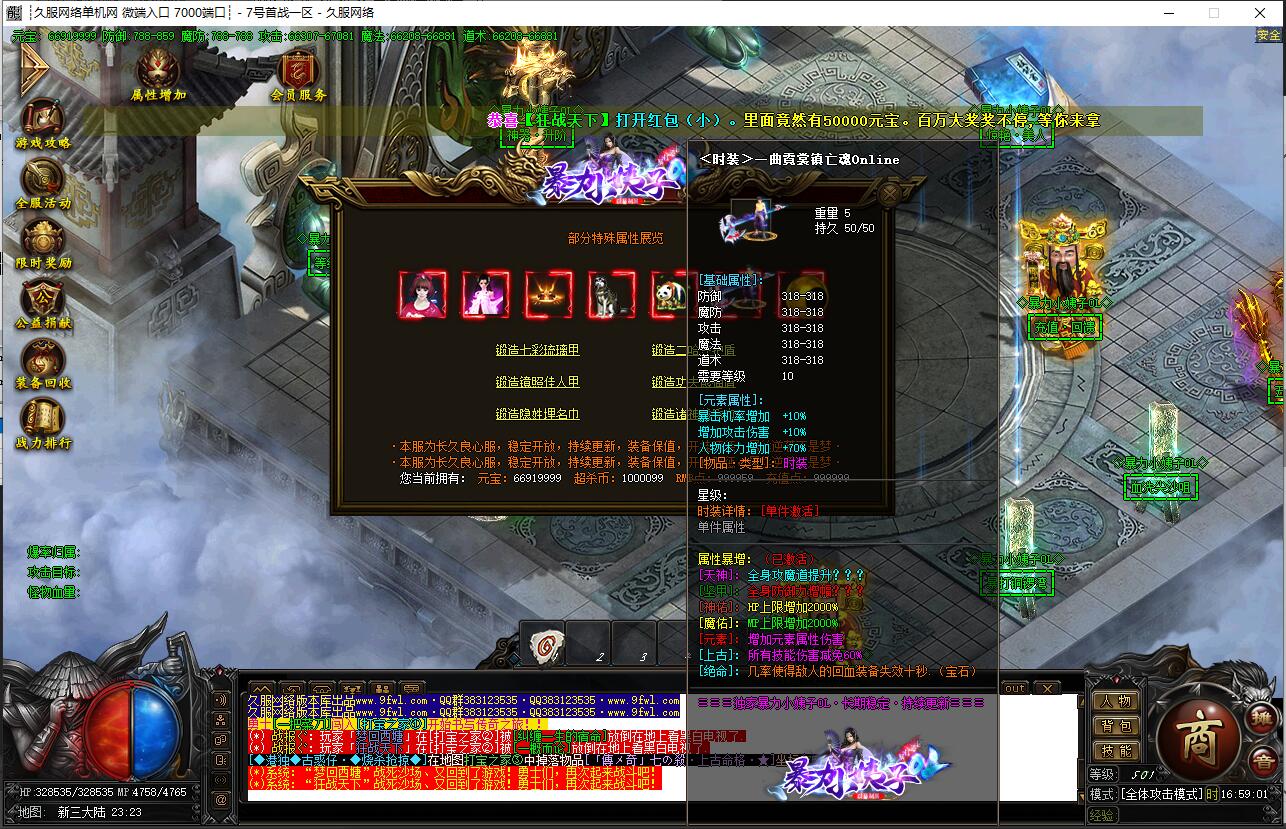Choose the 锻造隐姓埋名巾 forging link
Image resolution: width=1286 pixels, height=829 pixels.
[537, 414]
